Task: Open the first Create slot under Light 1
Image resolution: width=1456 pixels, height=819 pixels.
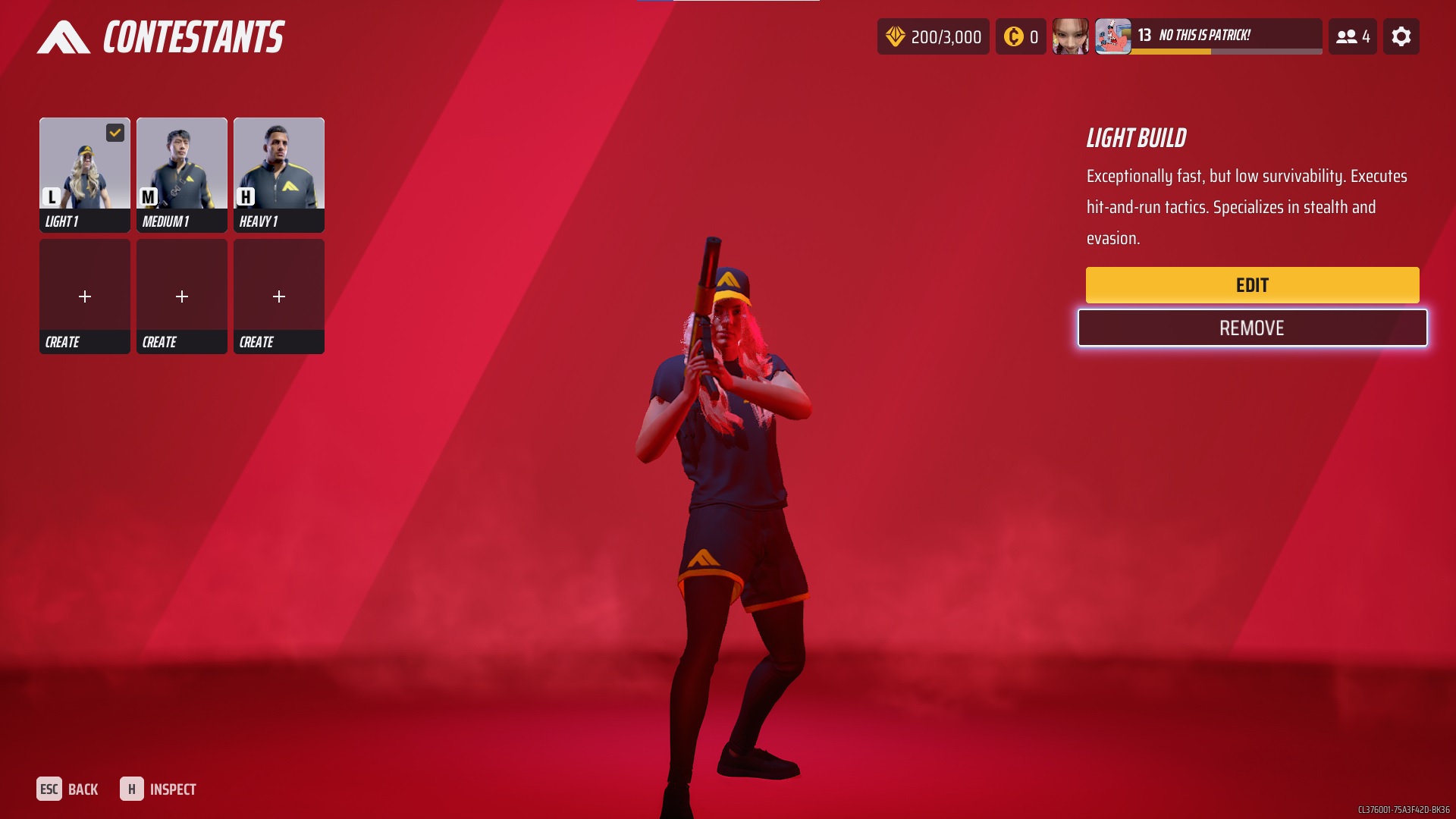Action: (x=84, y=296)
